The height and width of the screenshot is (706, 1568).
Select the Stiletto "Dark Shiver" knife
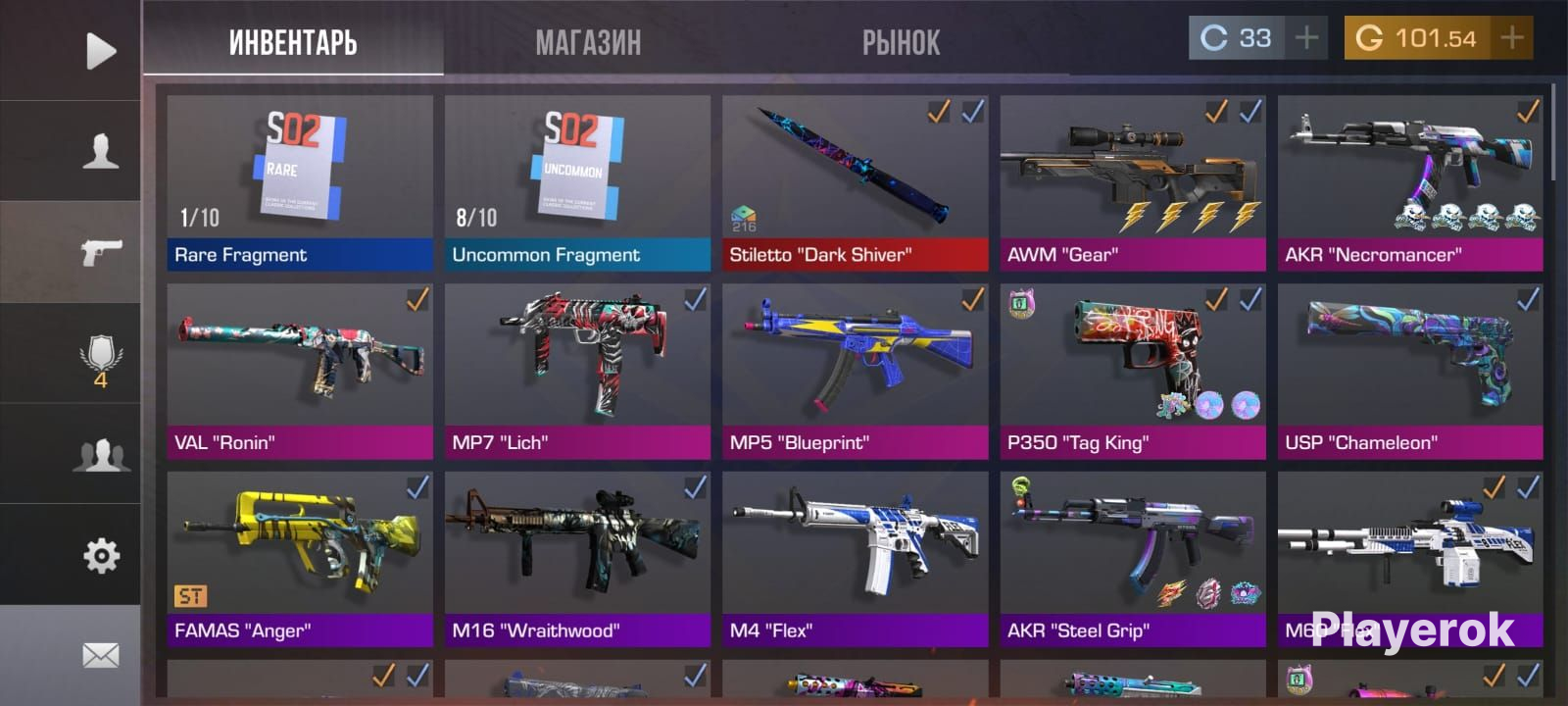(855, 182)
